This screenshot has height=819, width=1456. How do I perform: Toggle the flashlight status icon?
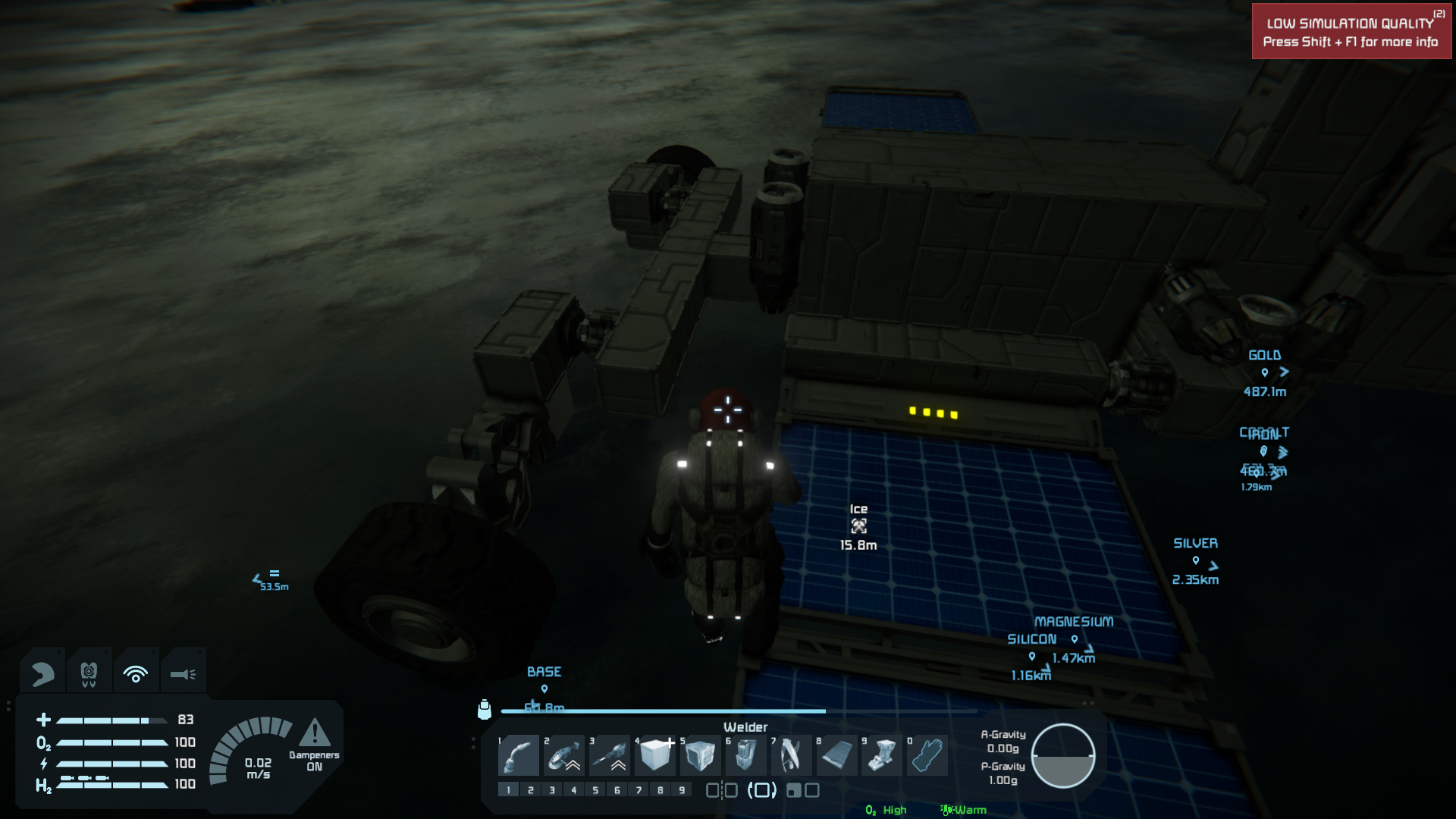(183, 673)
